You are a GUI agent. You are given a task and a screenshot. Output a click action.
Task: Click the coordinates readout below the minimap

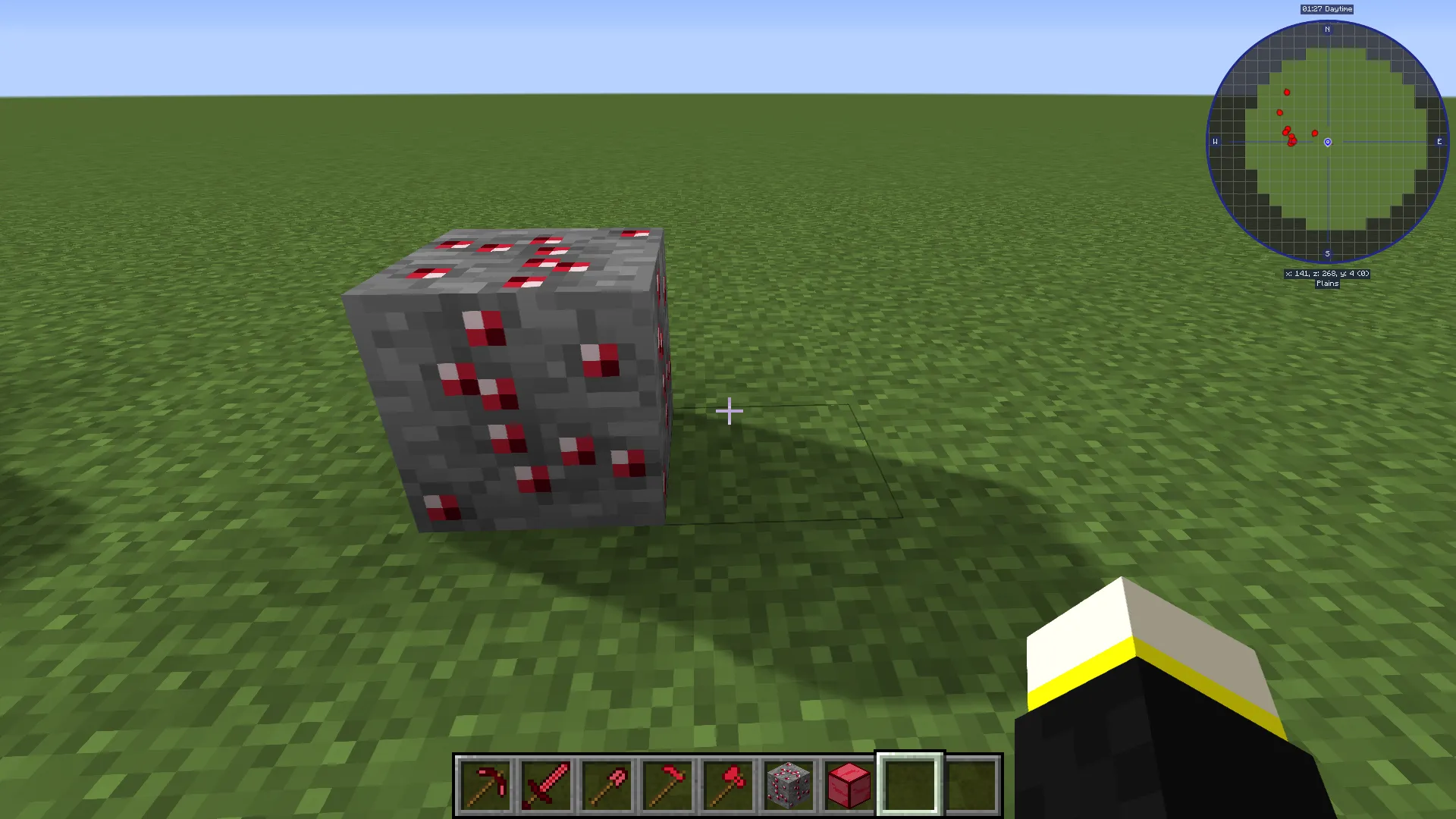click(x=1327, y=273)
